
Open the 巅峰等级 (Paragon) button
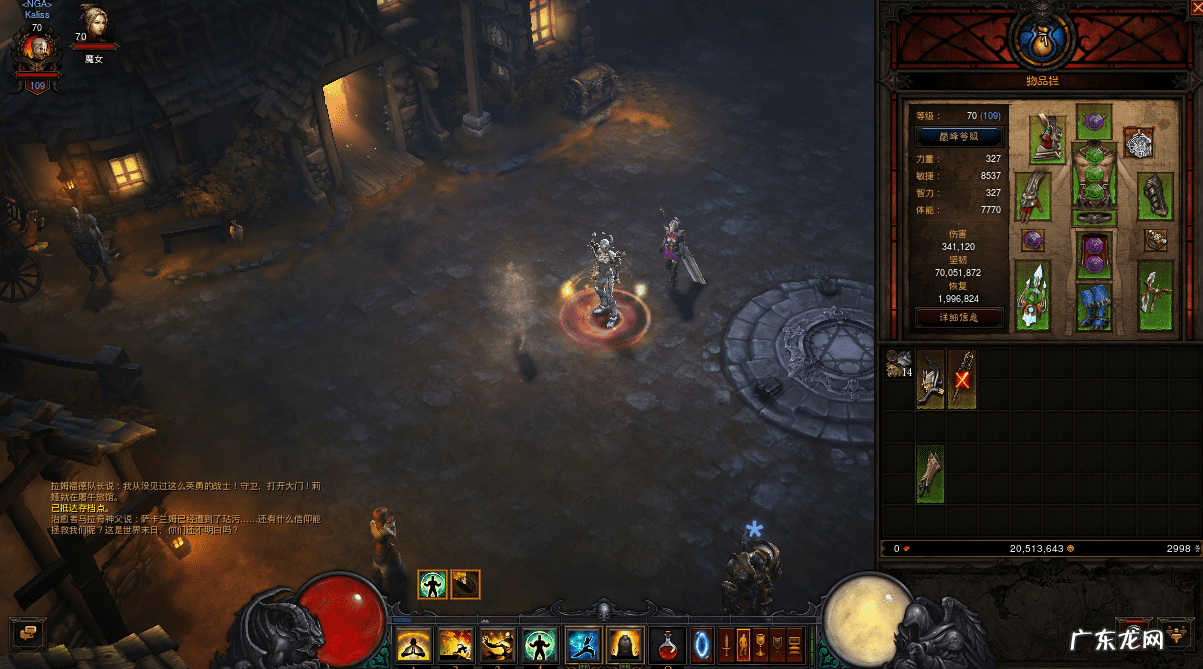pyautogui.click(x=958, y=137)
